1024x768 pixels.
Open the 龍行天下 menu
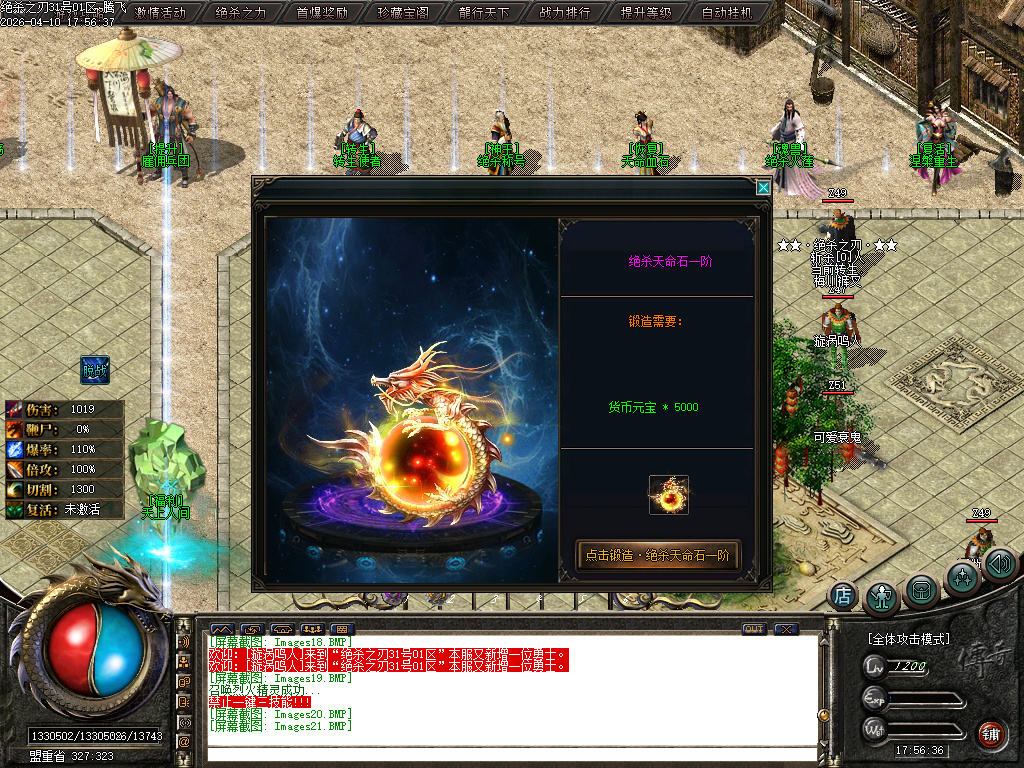(x=484, y=13)
